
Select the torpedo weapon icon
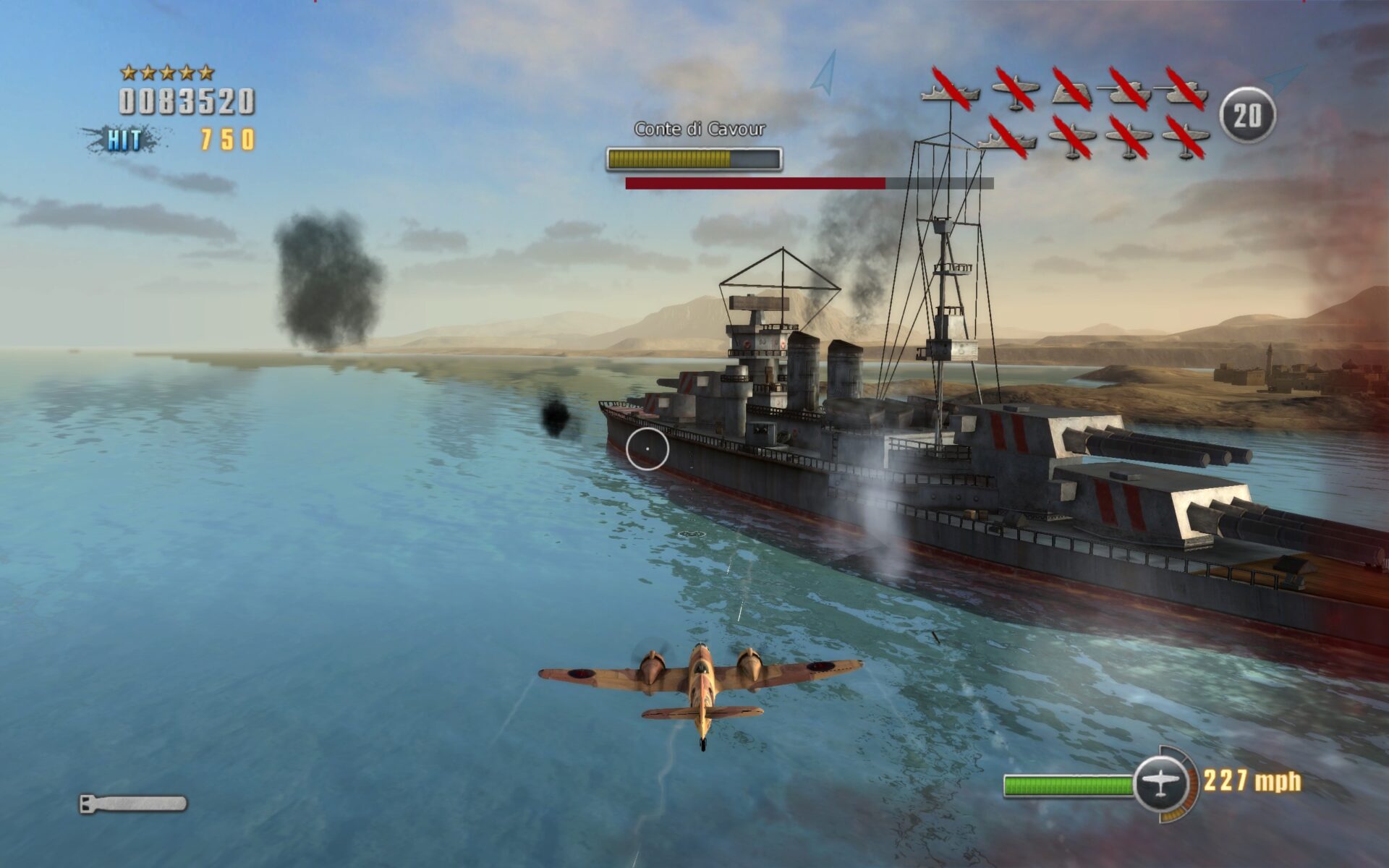tap(133, 804)
